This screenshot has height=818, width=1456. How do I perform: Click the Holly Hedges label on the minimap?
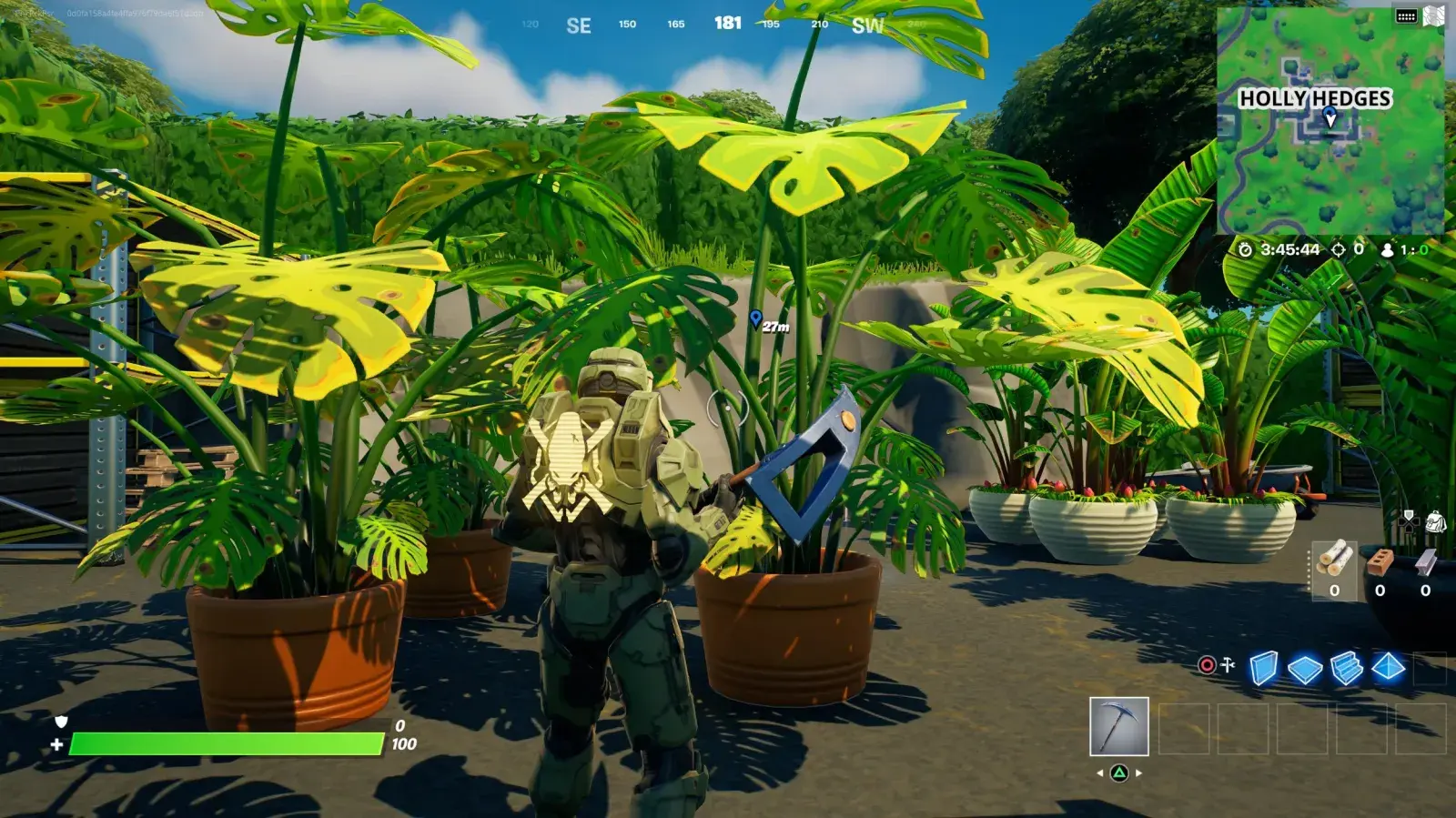click(1317, 97)
